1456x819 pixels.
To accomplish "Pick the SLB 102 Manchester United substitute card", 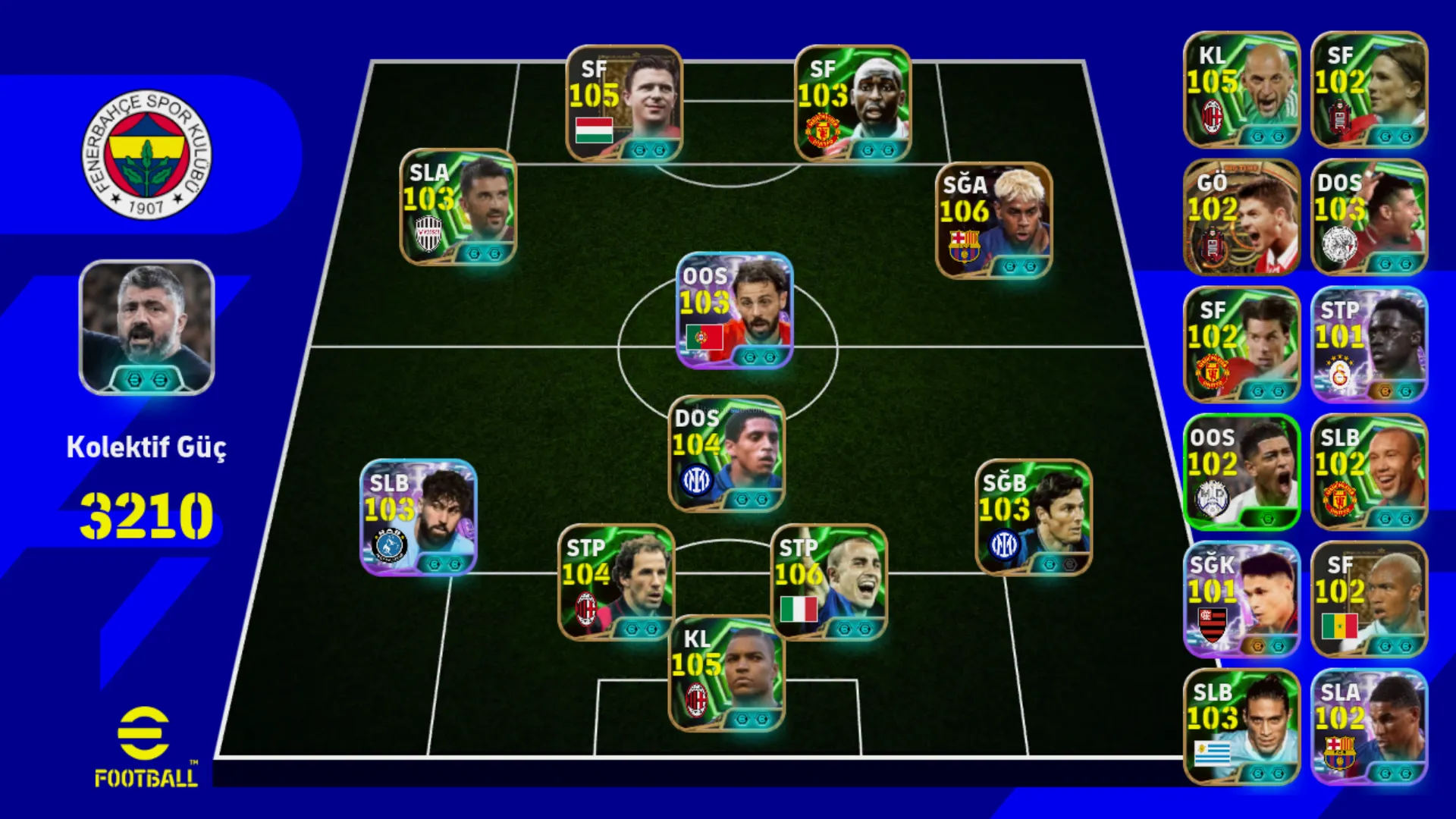I will click(1369, 472).
